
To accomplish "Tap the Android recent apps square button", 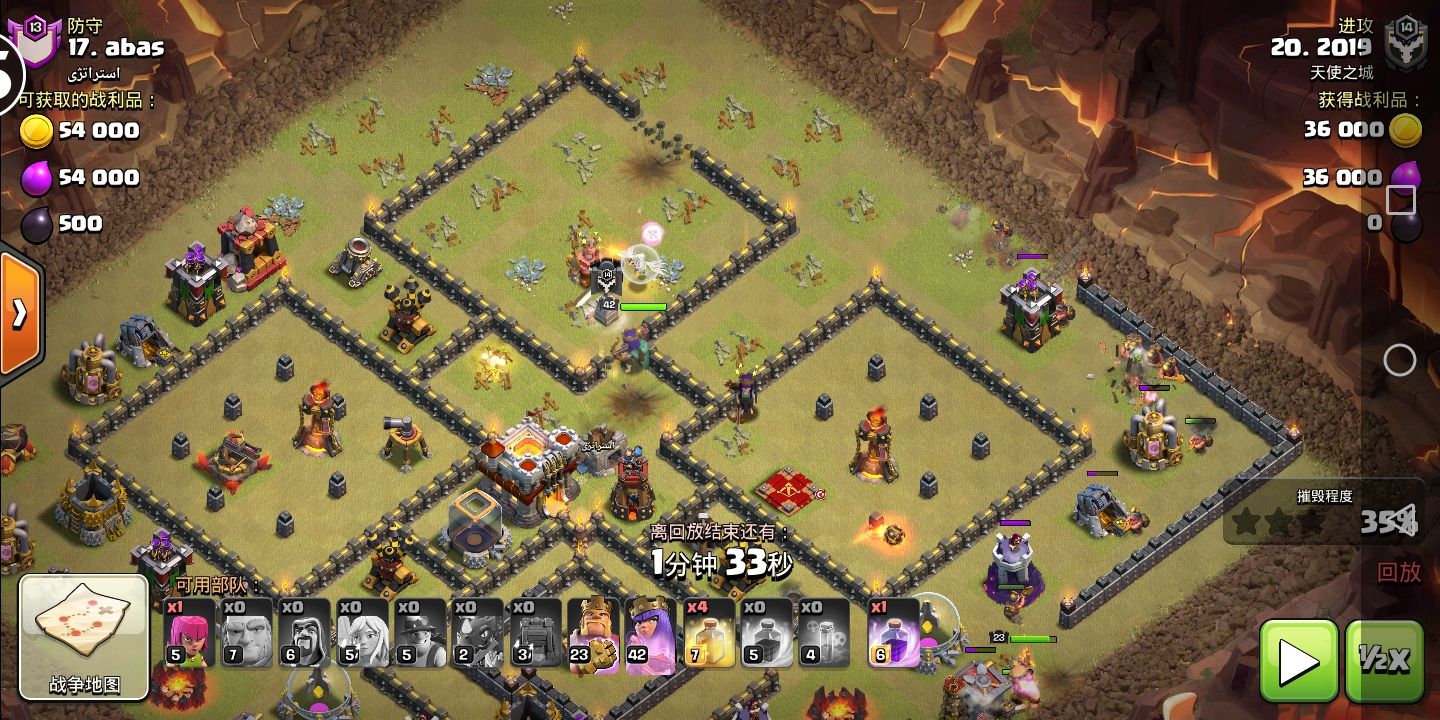I will pos(1401,200).
